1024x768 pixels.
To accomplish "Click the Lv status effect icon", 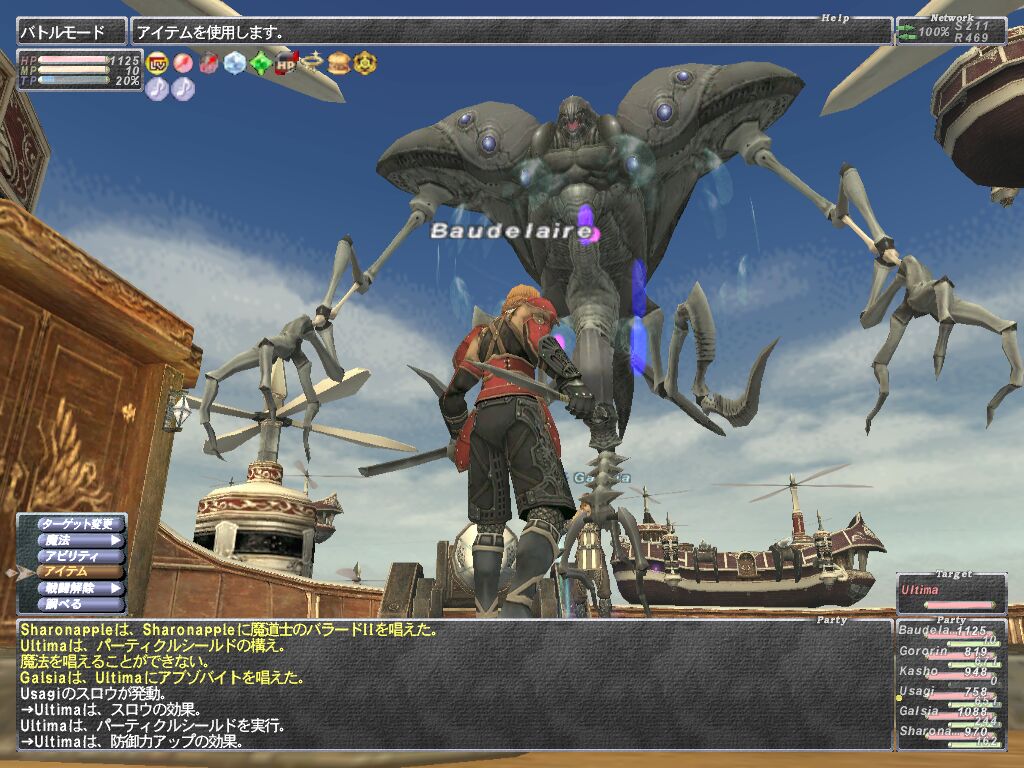I will (157, 63).
